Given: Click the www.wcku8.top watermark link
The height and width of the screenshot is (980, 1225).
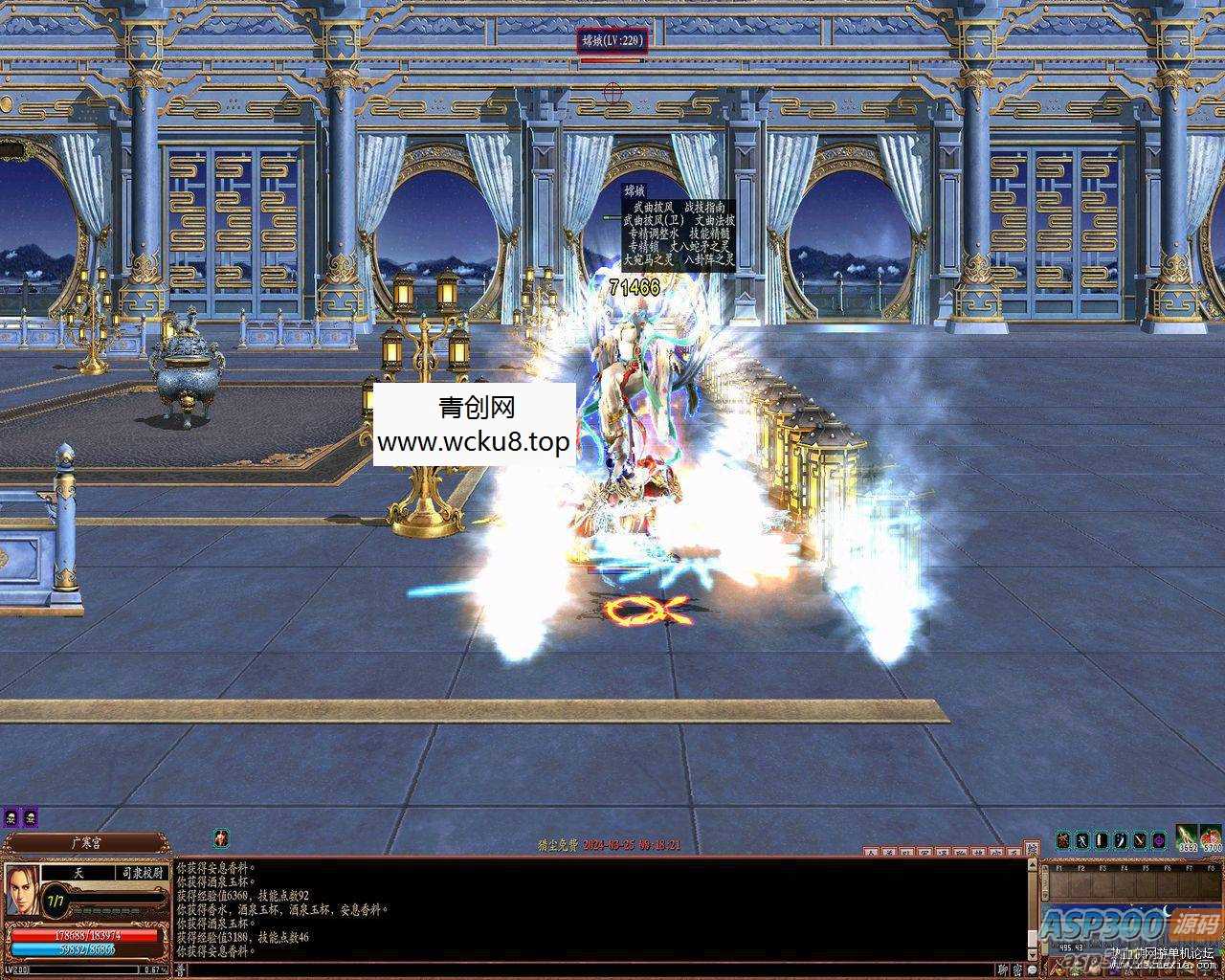Looking at the screenshot, I should tap(474, 441).
